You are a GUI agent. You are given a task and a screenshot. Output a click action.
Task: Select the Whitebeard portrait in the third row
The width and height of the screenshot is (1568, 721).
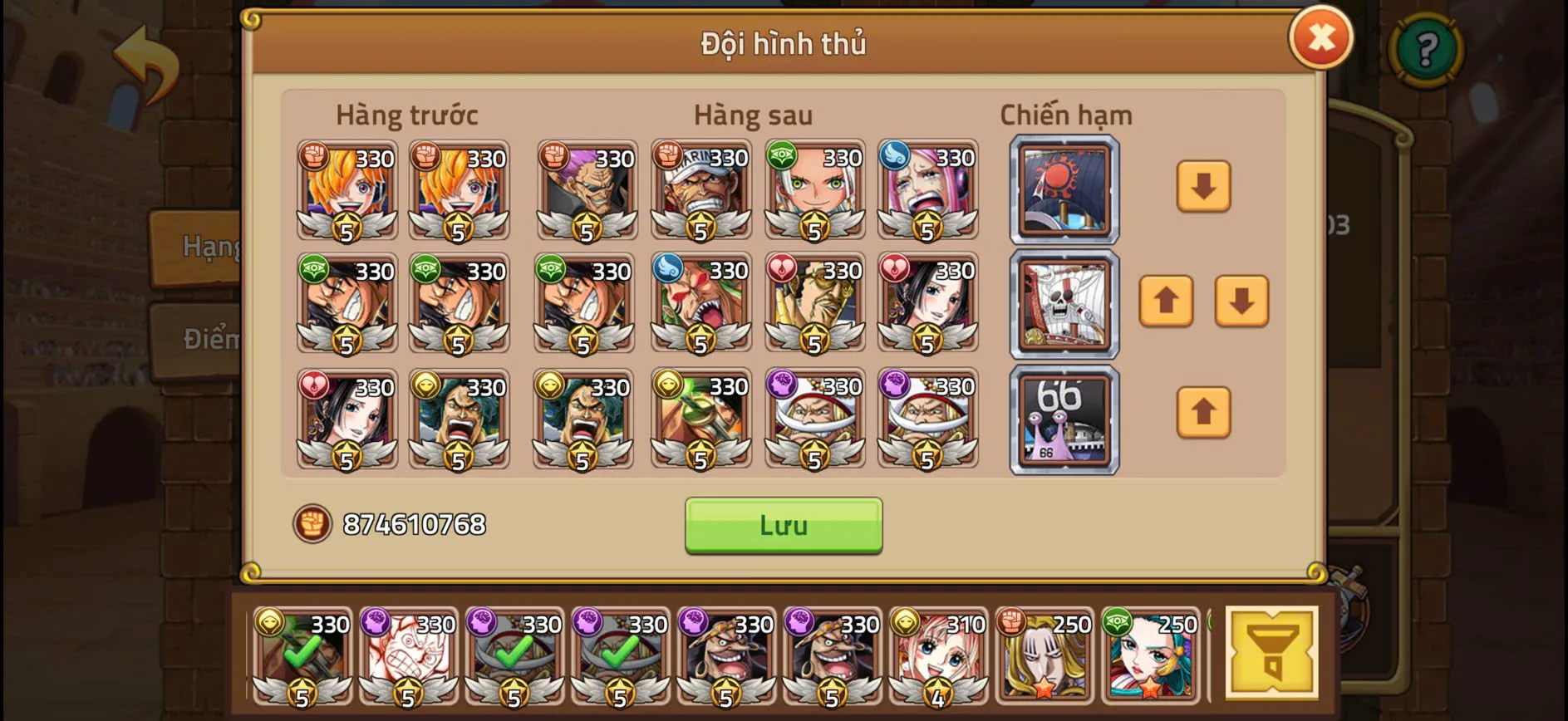[x=816, y=419]
